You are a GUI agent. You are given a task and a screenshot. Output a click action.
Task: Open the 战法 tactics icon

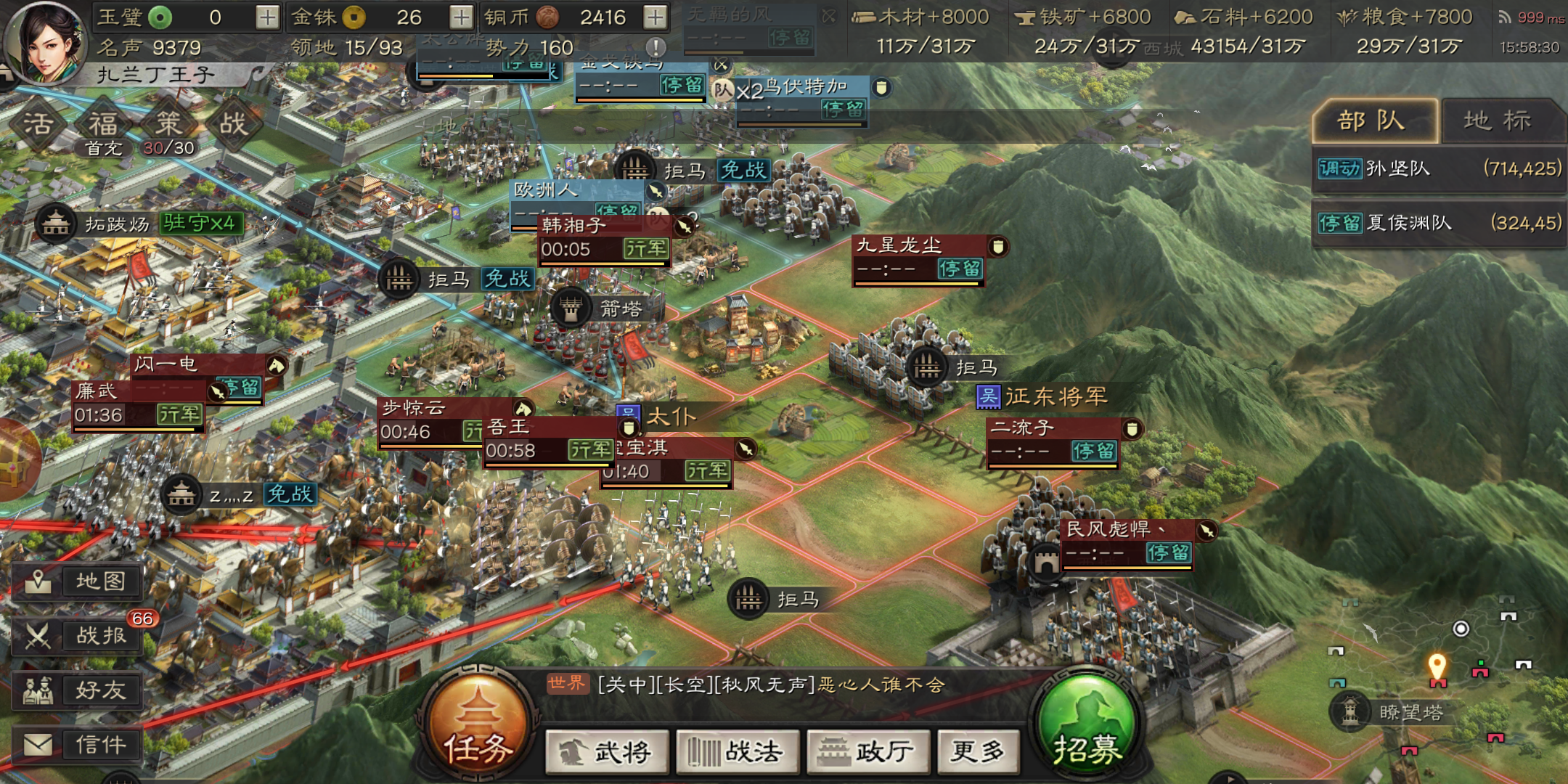pyautogui.click(x=738, y=753)
